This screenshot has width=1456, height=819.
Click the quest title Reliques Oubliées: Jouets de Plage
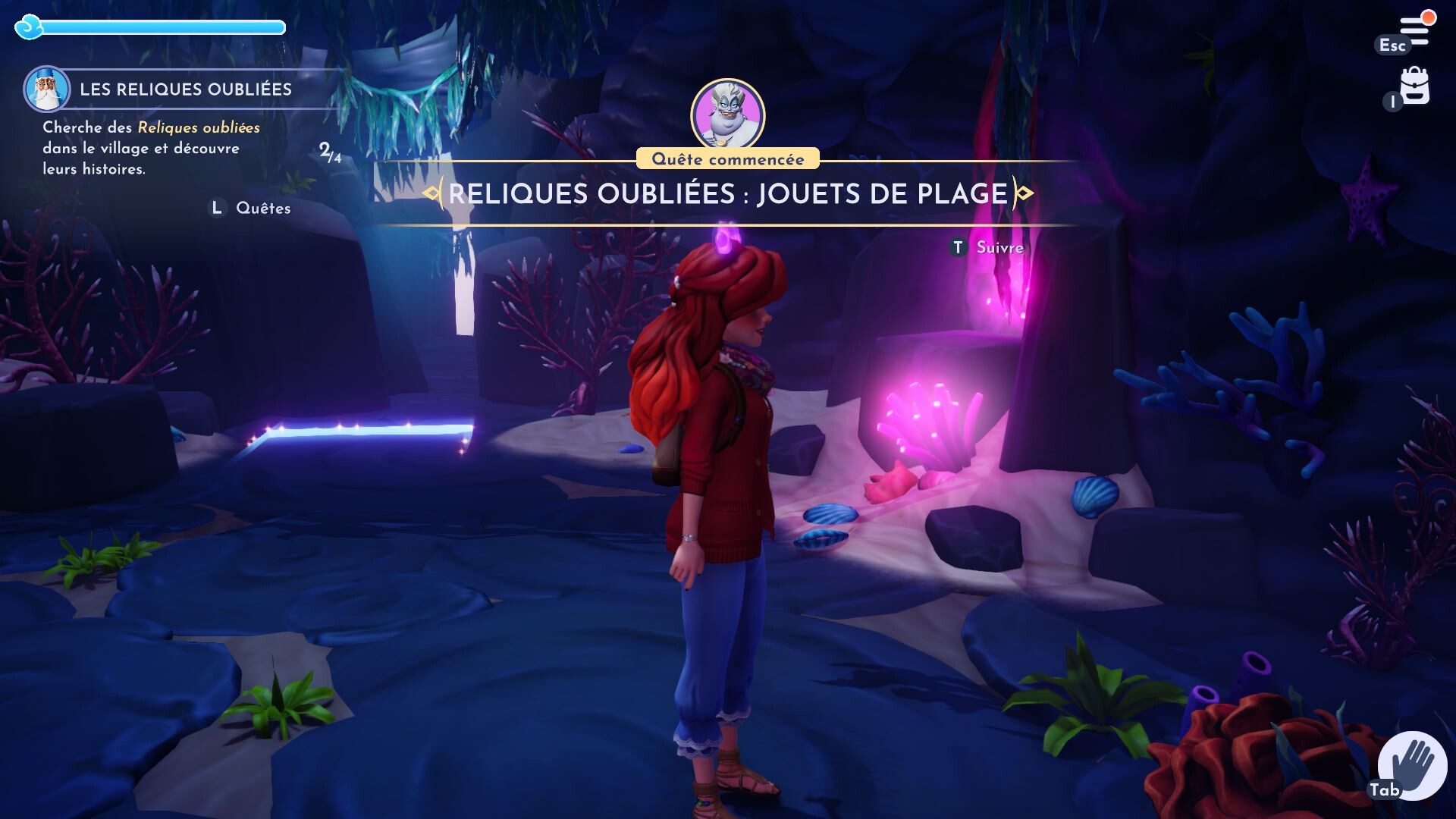click(726, 195)
